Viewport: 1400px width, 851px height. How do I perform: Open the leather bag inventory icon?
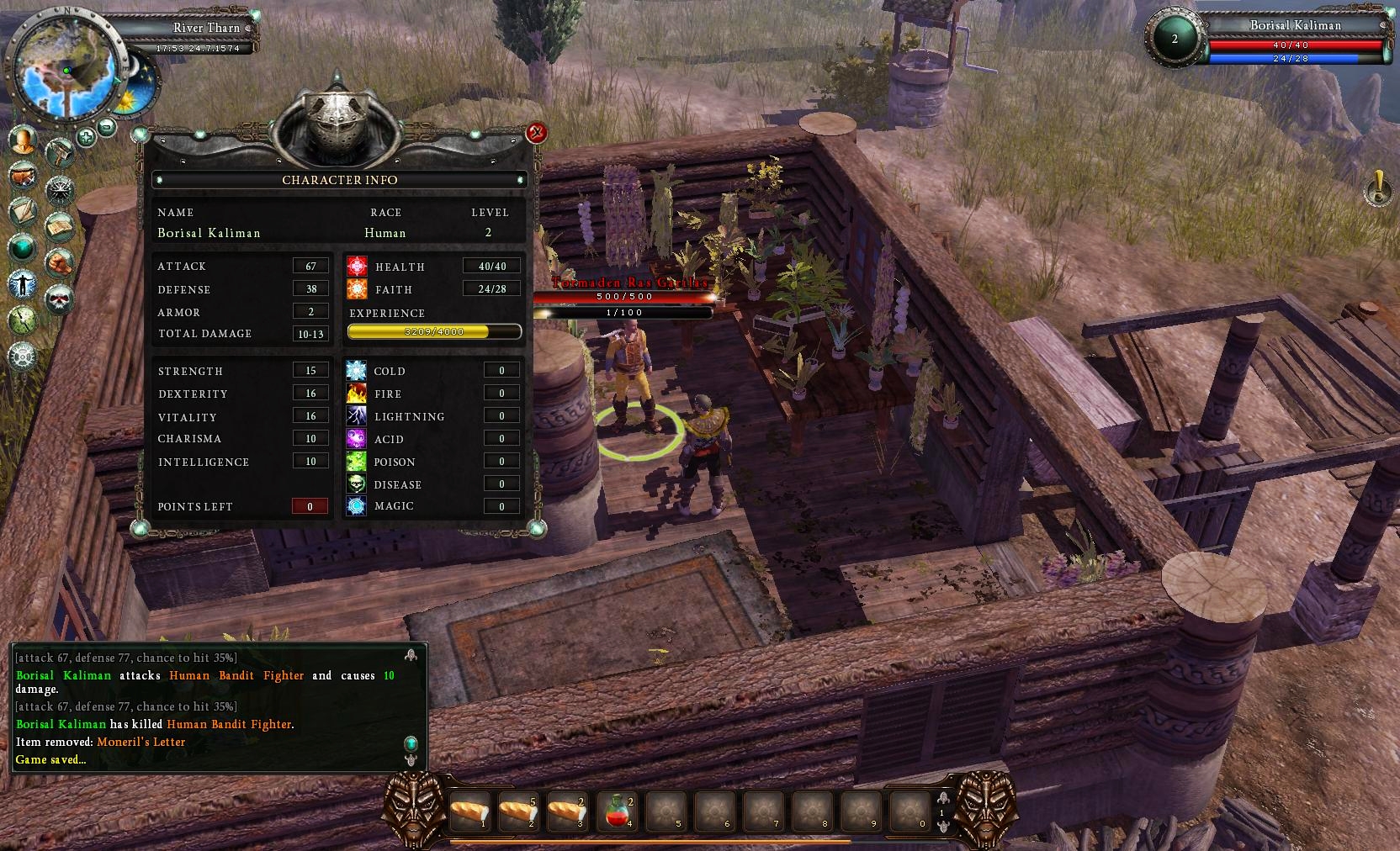point(24,176)
